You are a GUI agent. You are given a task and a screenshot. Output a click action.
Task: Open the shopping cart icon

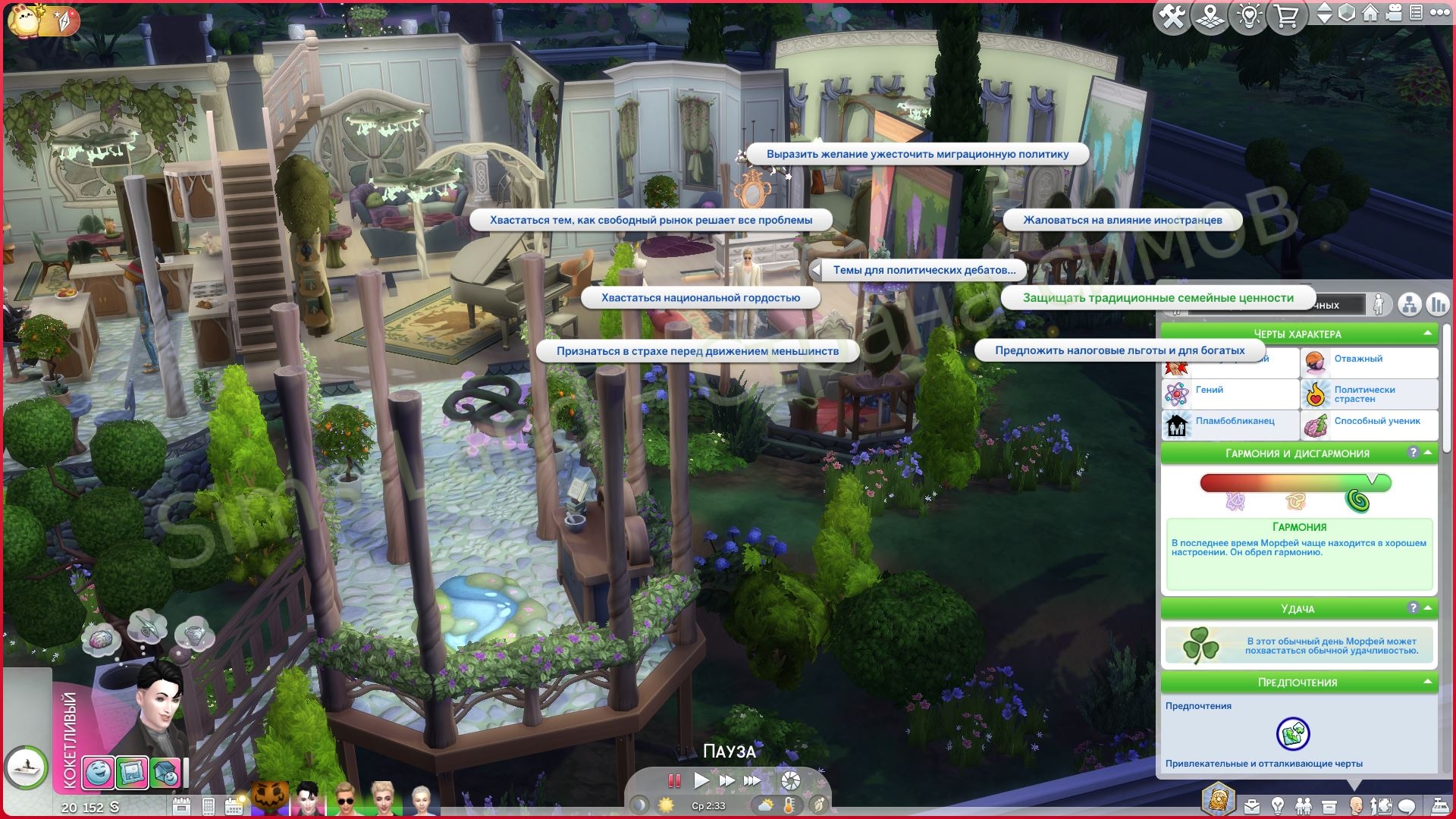coord(1286,17)
